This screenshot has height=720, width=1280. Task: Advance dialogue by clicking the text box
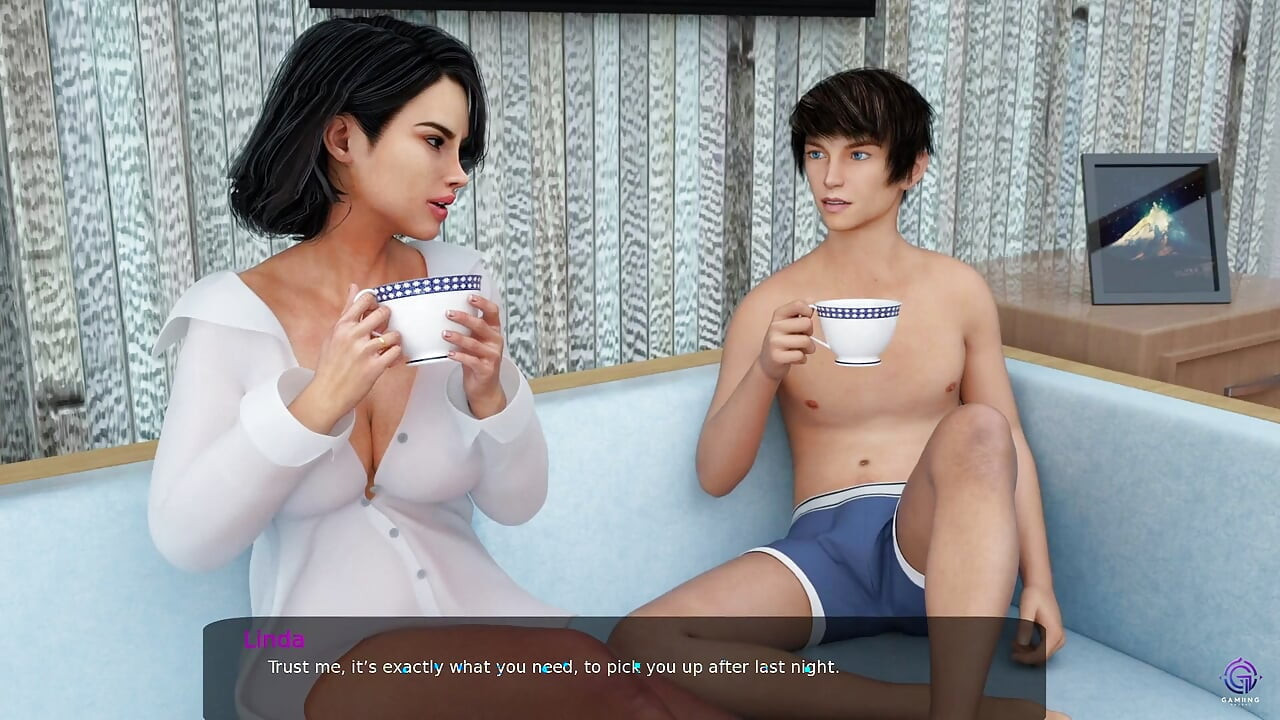640,666
